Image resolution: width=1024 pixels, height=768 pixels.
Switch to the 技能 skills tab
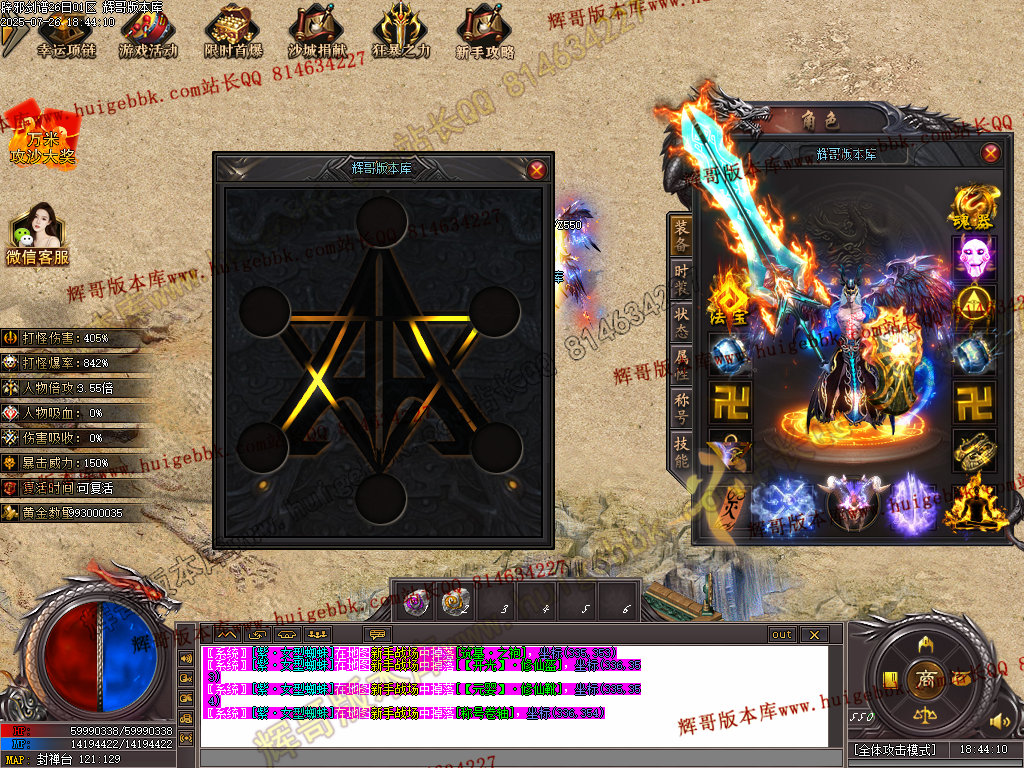coord(681,452)
